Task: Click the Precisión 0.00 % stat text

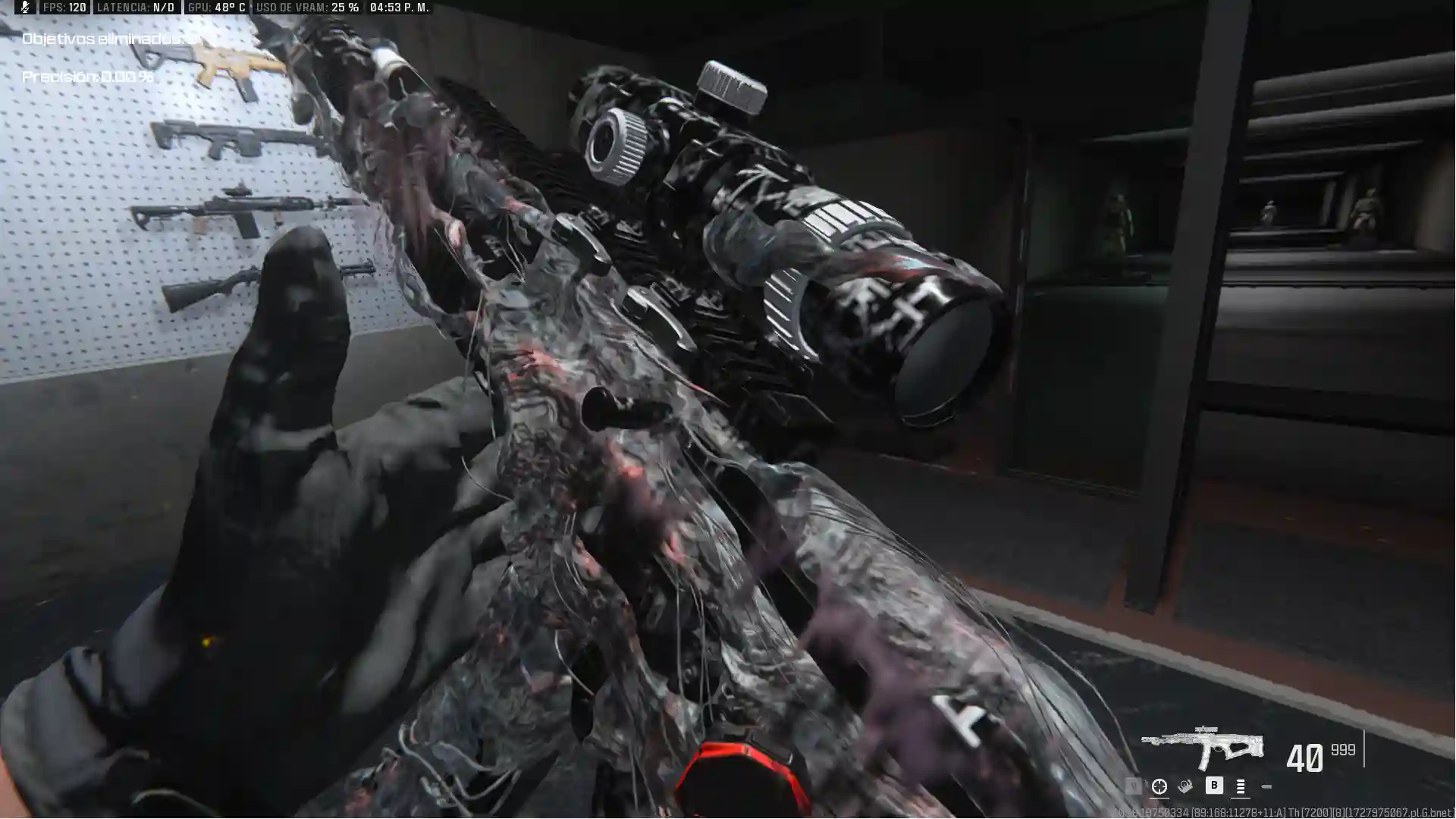Action: 89,76
